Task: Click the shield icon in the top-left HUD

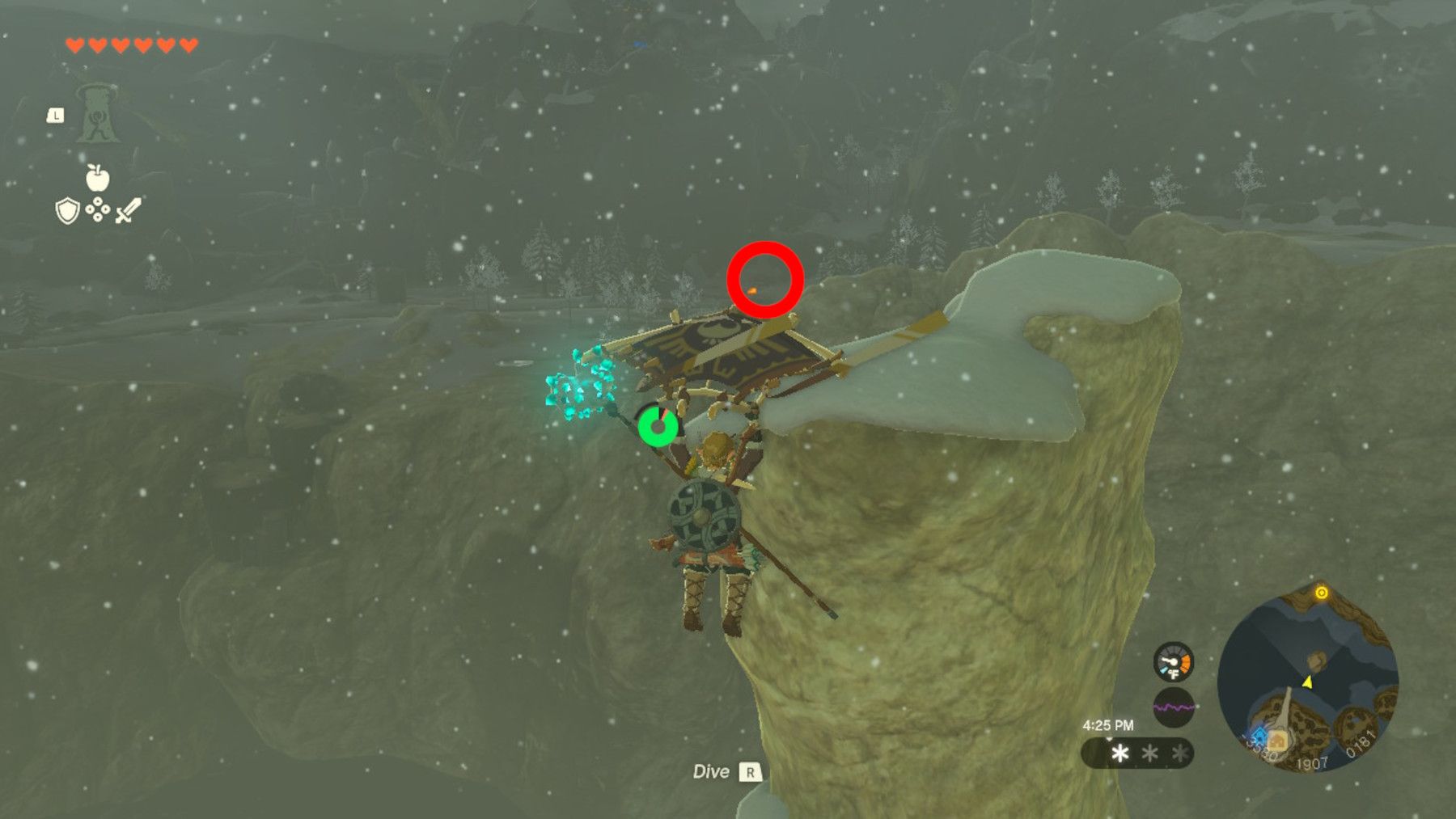Action: click(x=66, y=212)
